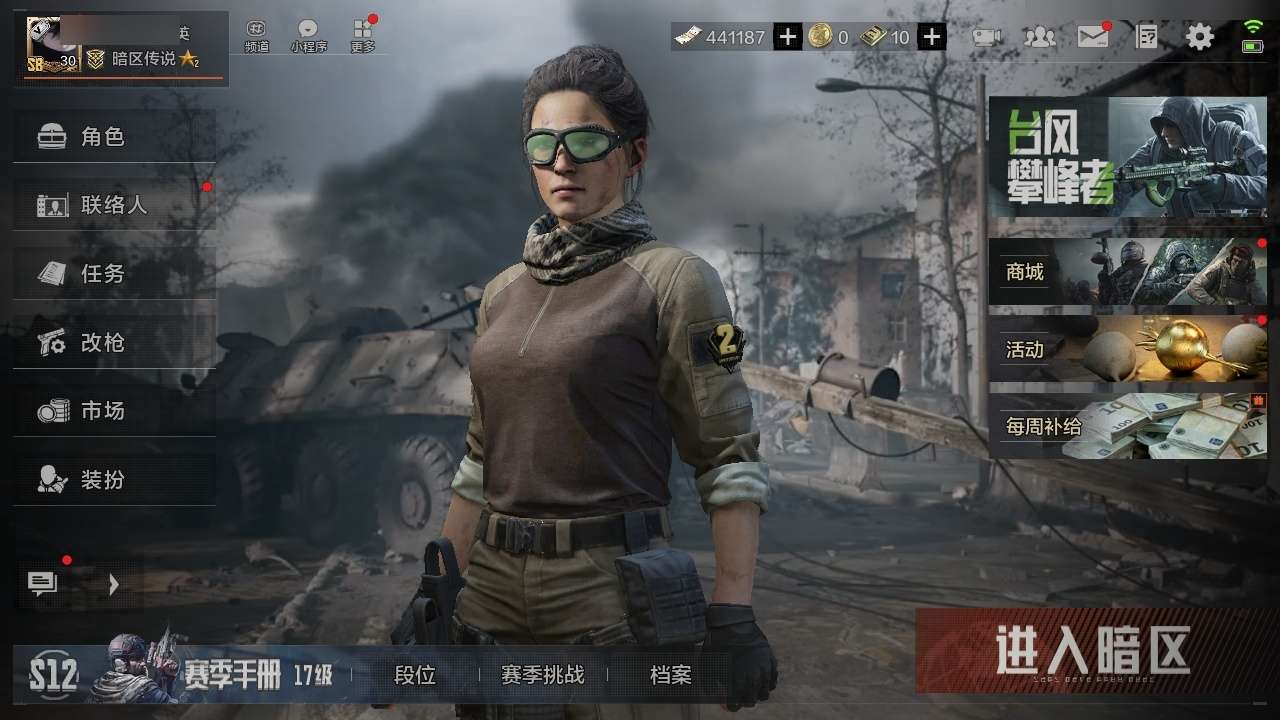Open the 档案 profile tab
This screenshot has height=720, width=1280.
(670, 676)
